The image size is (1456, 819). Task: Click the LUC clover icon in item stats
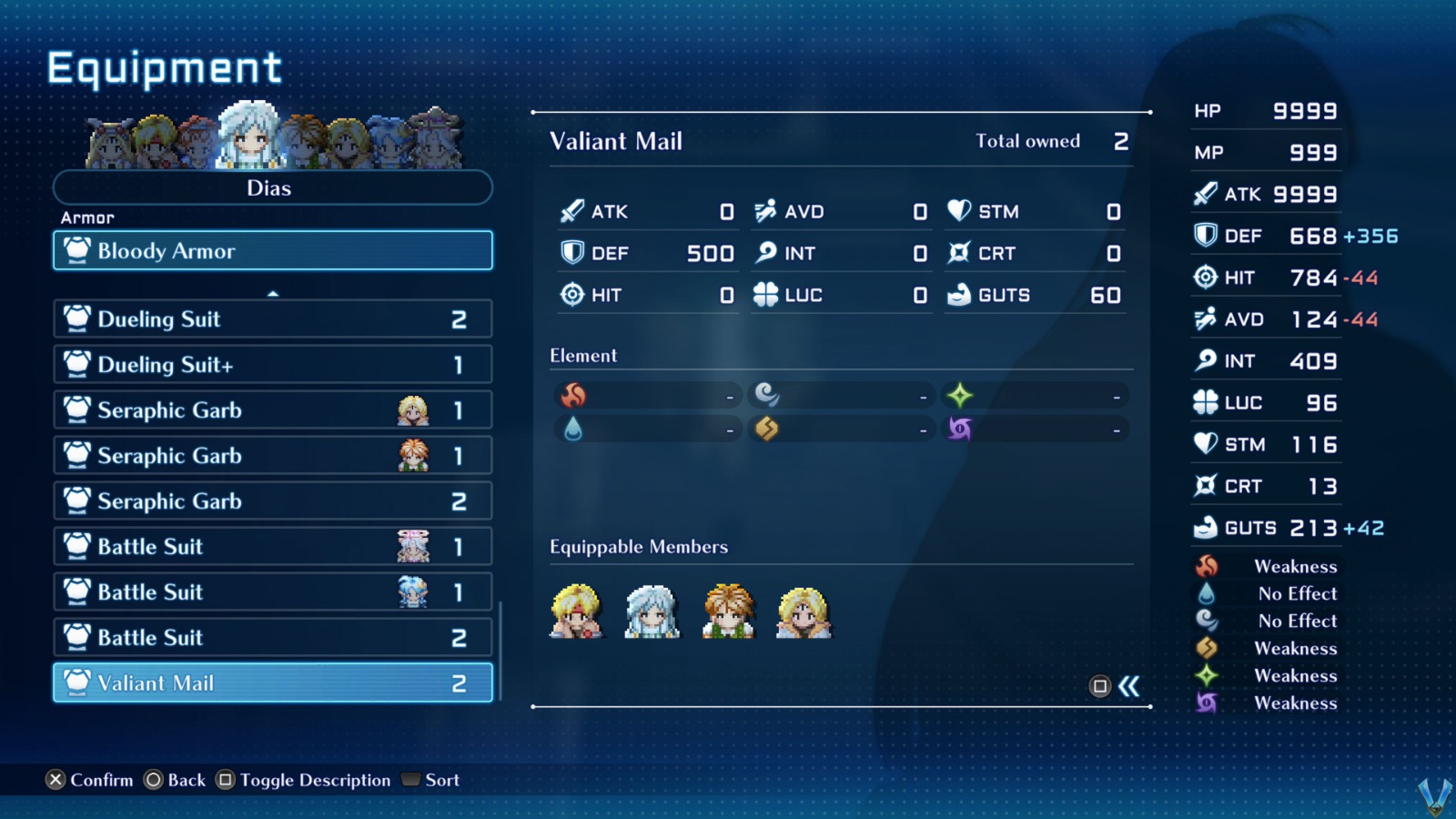click(767, 295)
